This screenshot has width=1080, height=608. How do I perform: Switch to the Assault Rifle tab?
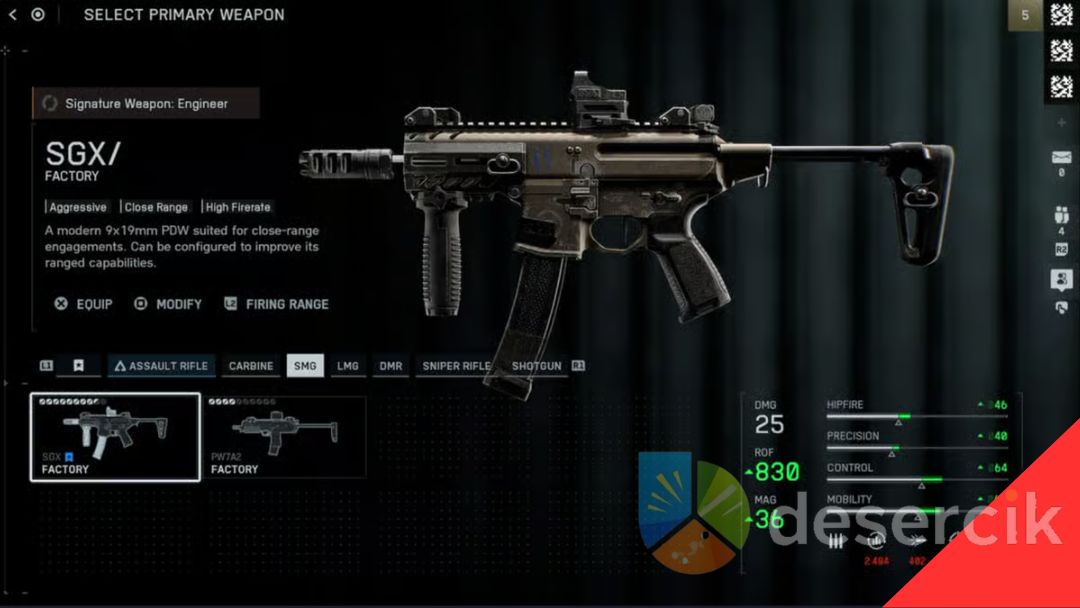click(161, 366)
